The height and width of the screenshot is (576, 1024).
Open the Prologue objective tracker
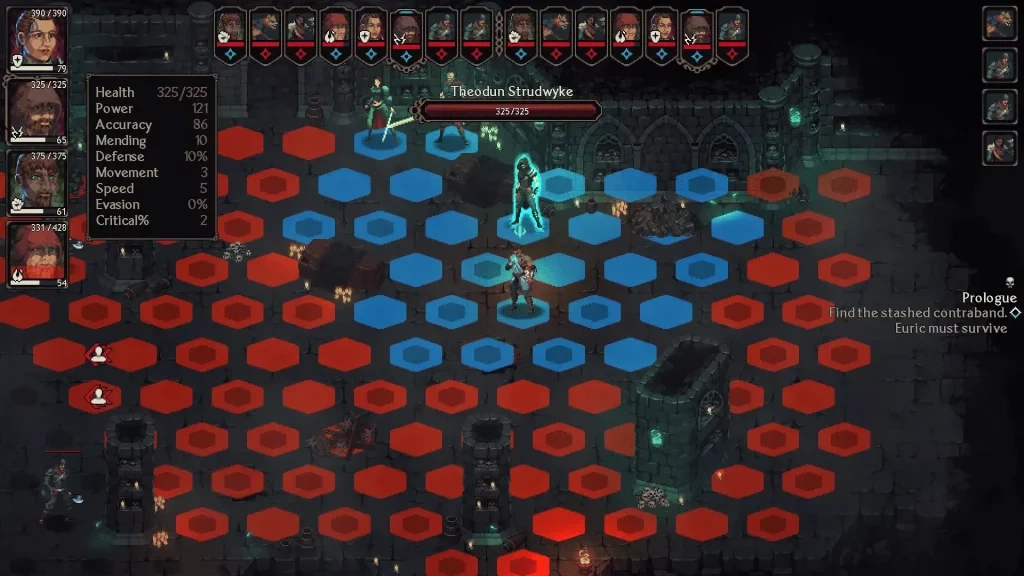(988, 298)
